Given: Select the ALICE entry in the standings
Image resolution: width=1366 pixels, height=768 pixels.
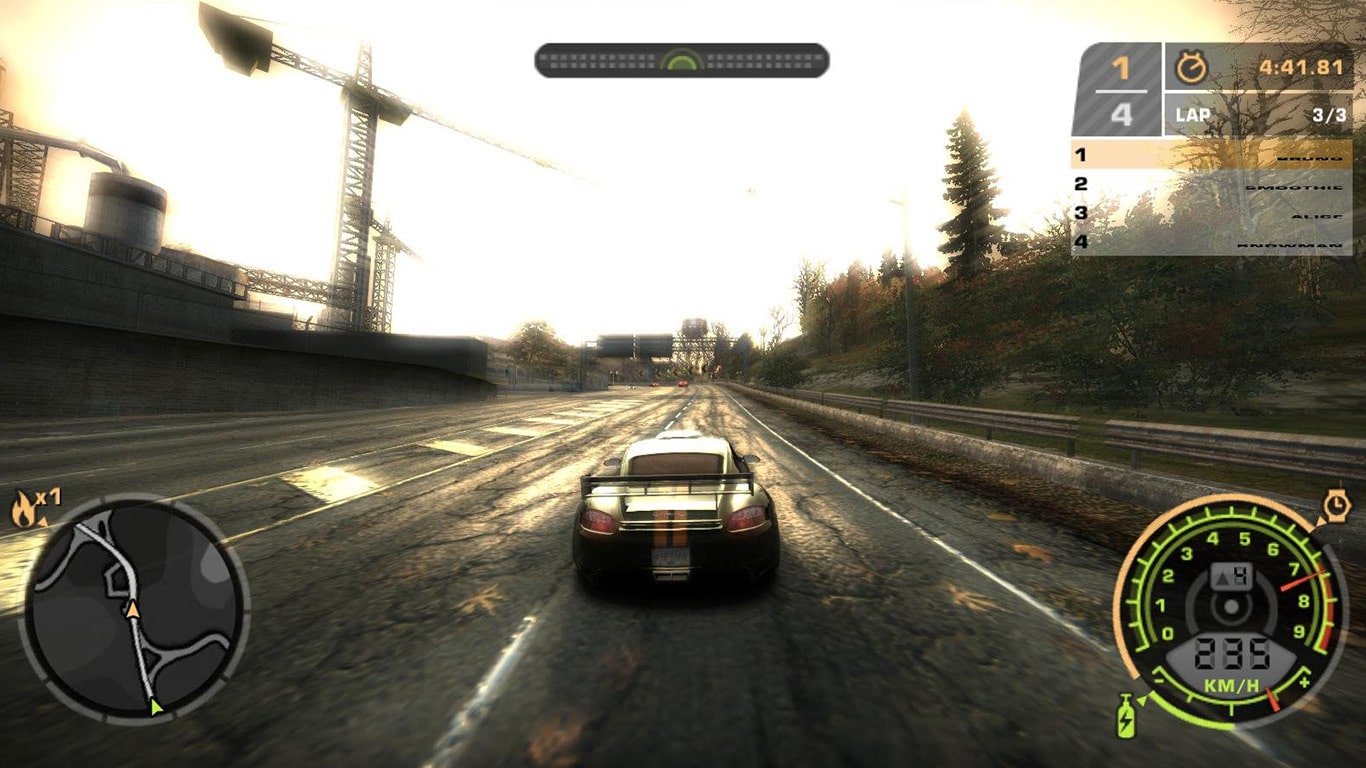Looking at the screenshot, I should click(x=1313, y=216).
